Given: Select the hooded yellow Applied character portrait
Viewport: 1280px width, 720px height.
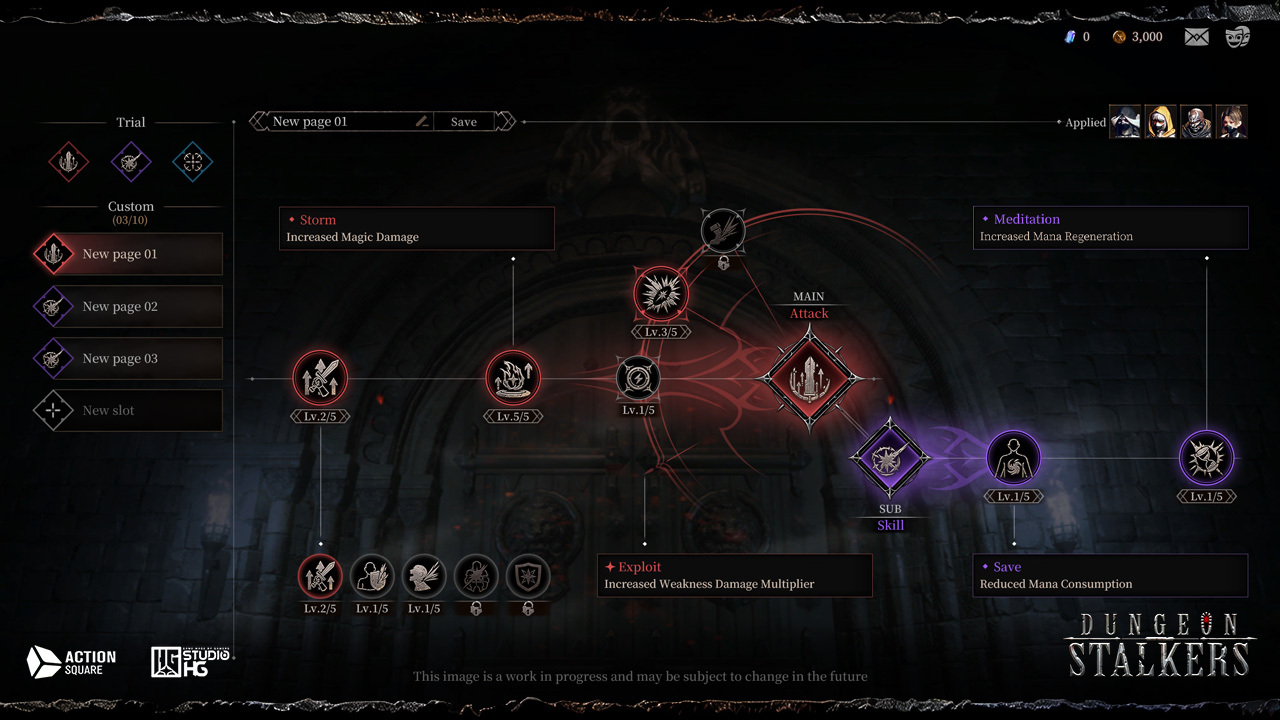Looking at the screenshot, I should pyautogui.click(x=1161, y=121).
